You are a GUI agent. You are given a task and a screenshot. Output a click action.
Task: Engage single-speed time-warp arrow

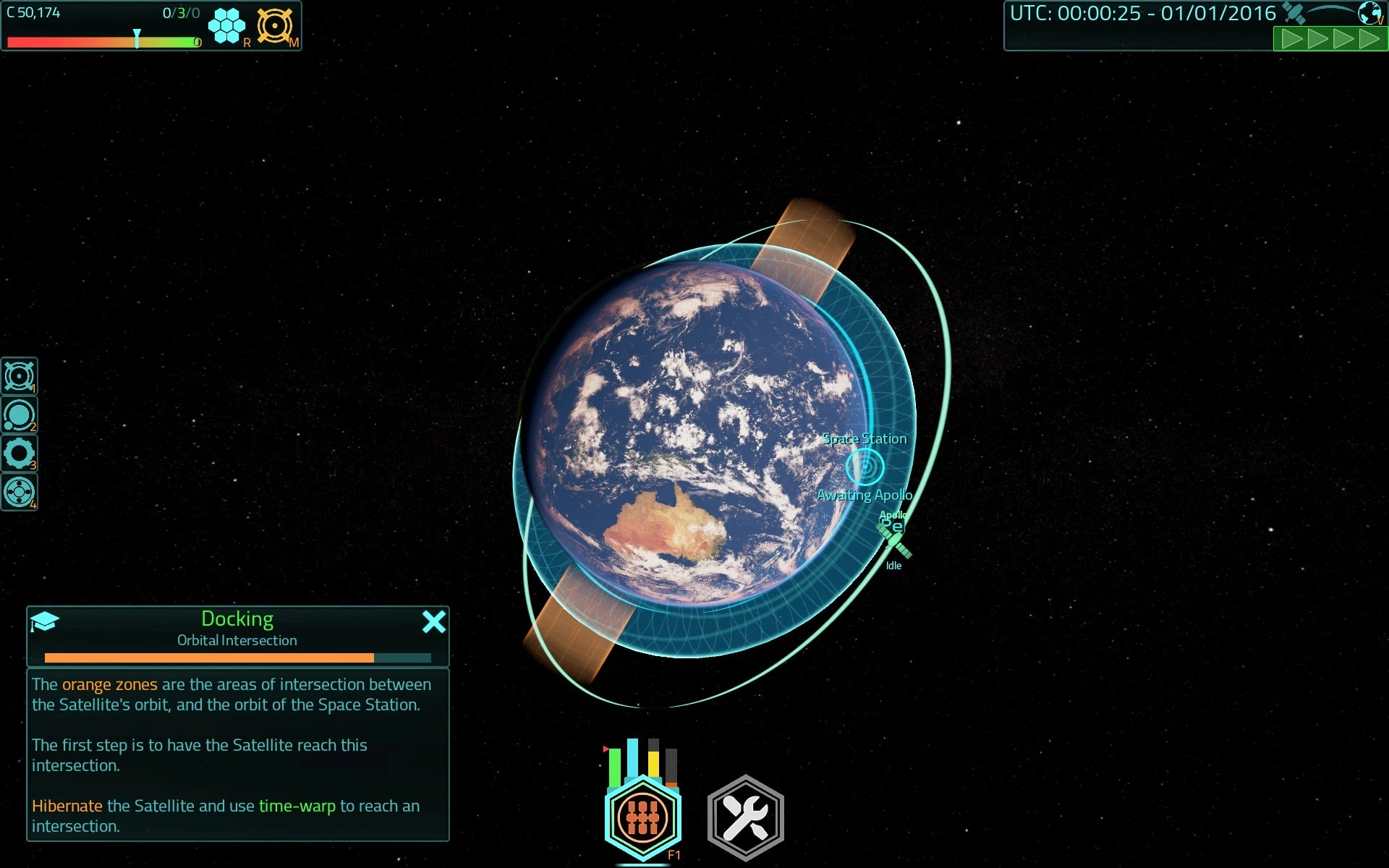point(1292,38)
